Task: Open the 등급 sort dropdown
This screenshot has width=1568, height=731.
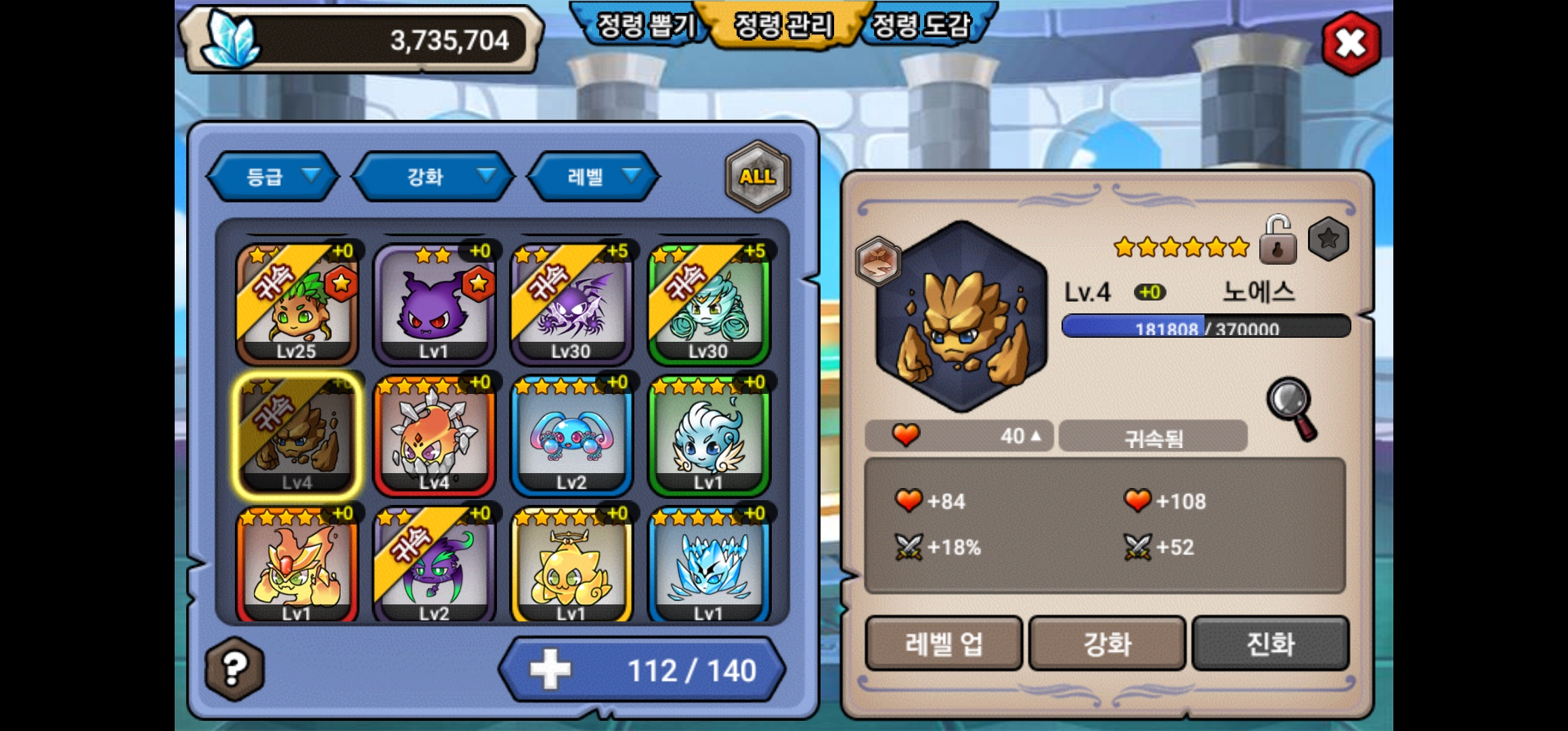Action: 274,177
